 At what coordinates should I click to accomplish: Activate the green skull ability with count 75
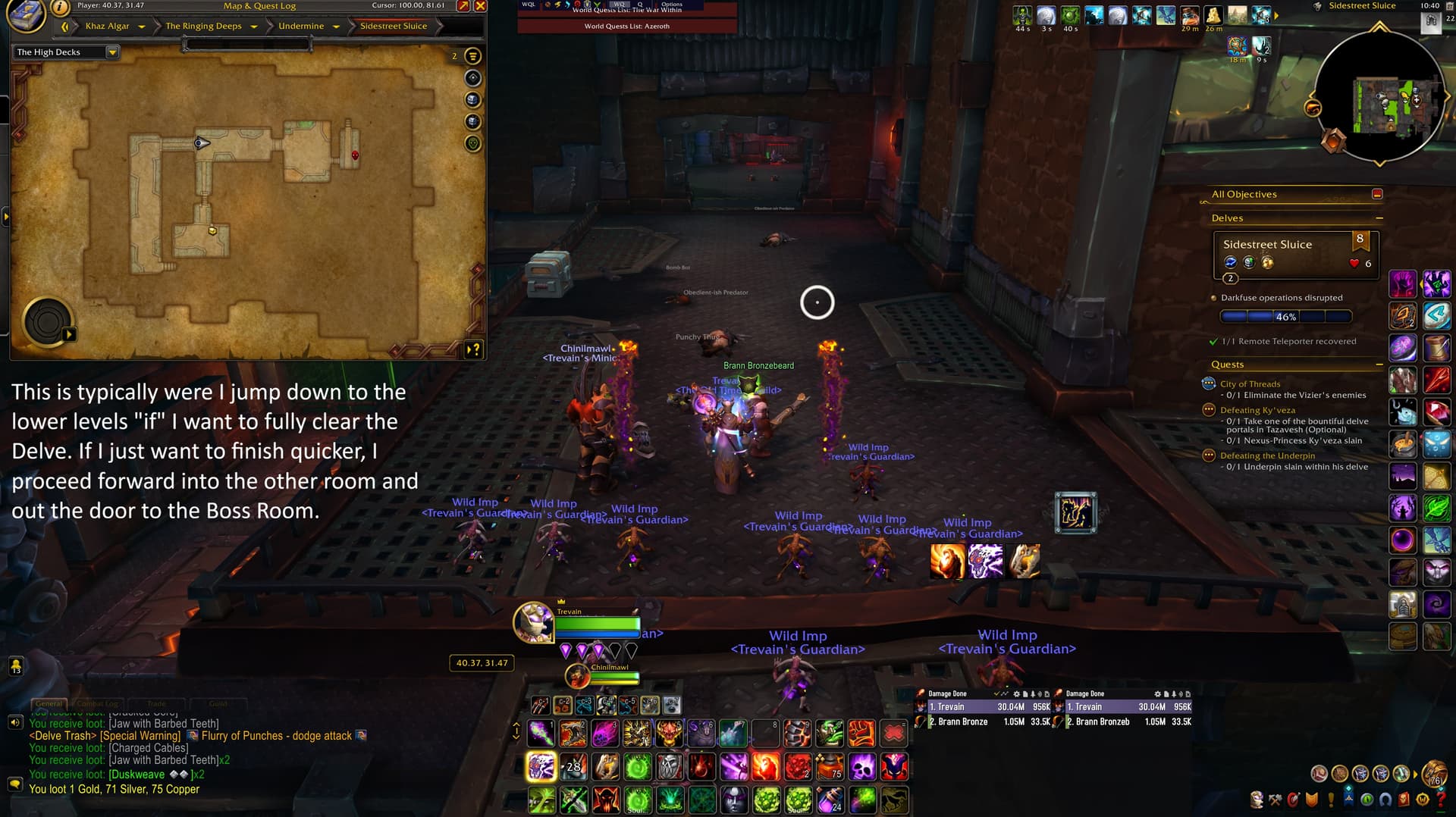point(830,767)
